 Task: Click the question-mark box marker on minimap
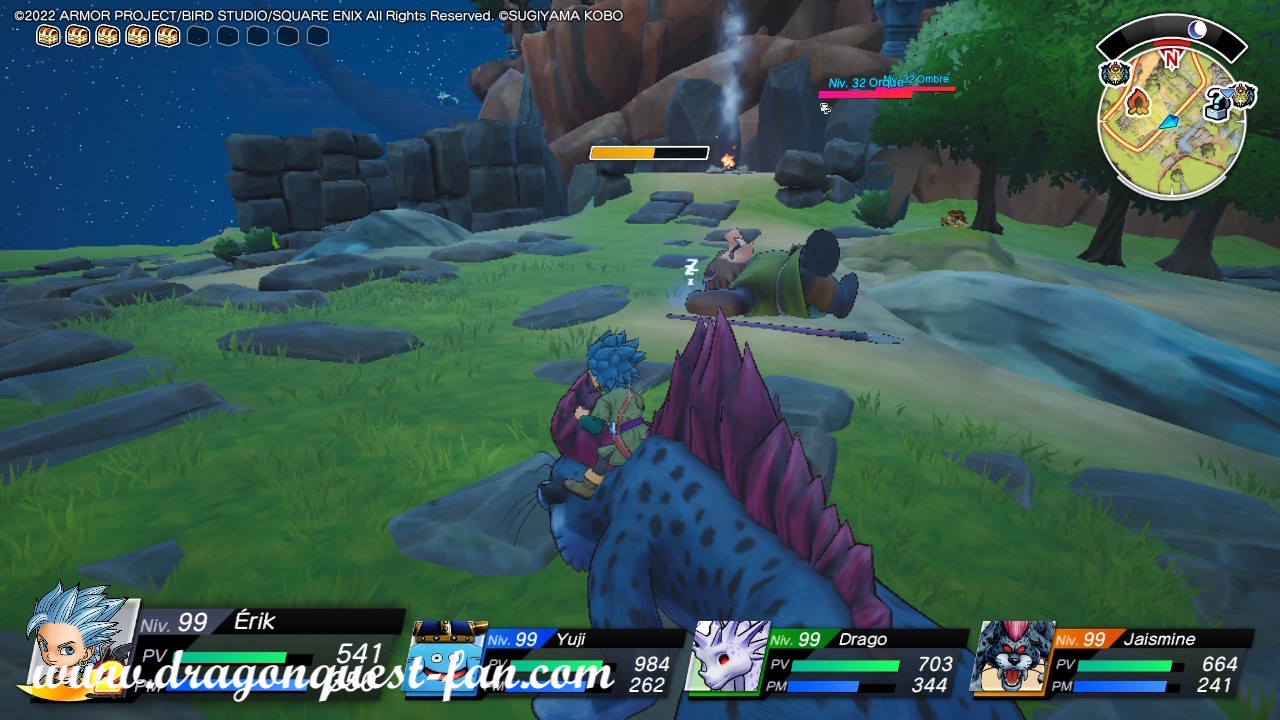1216,104
